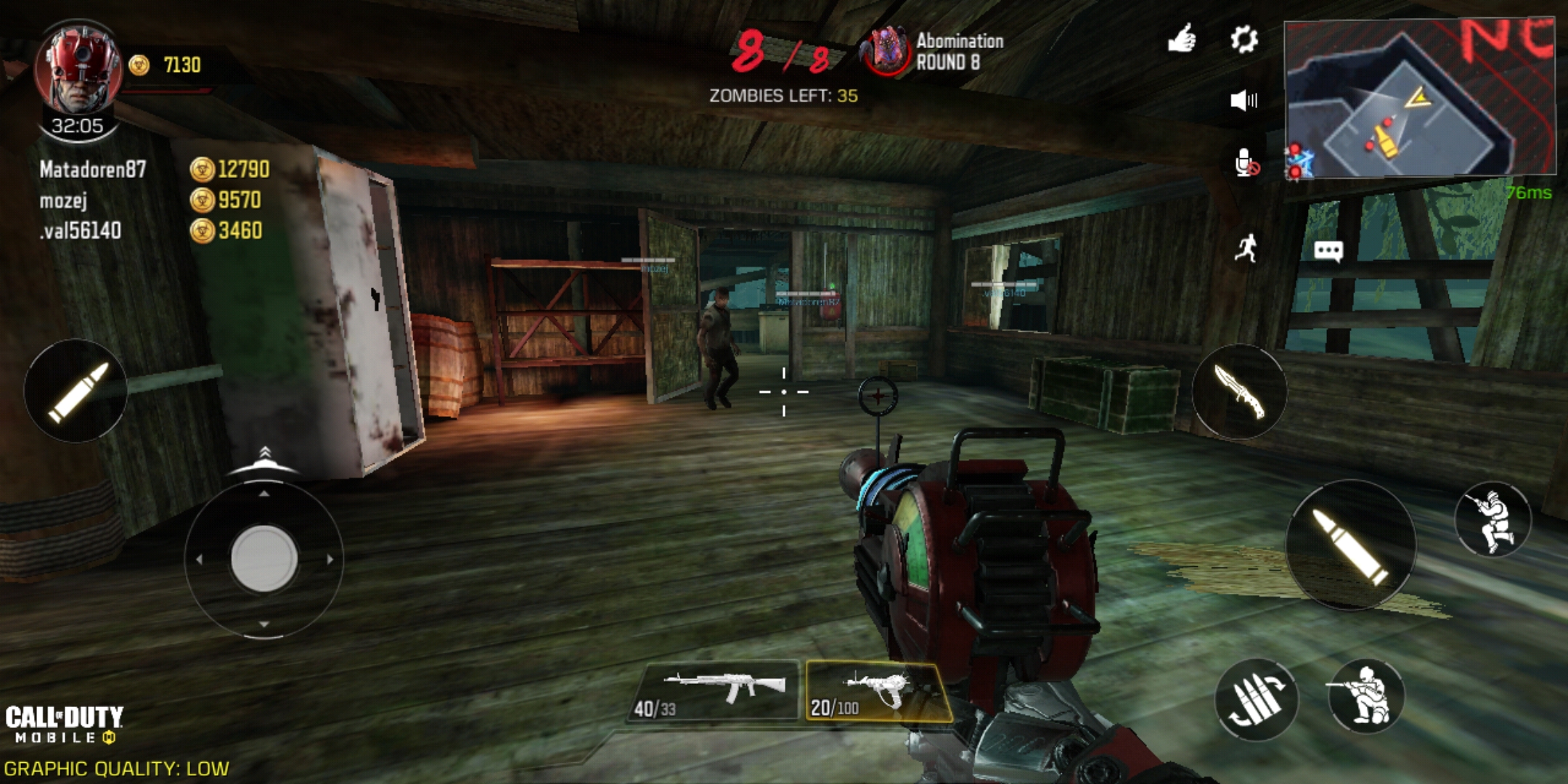Open the minimap
1568x784 pixels.
1418,99
